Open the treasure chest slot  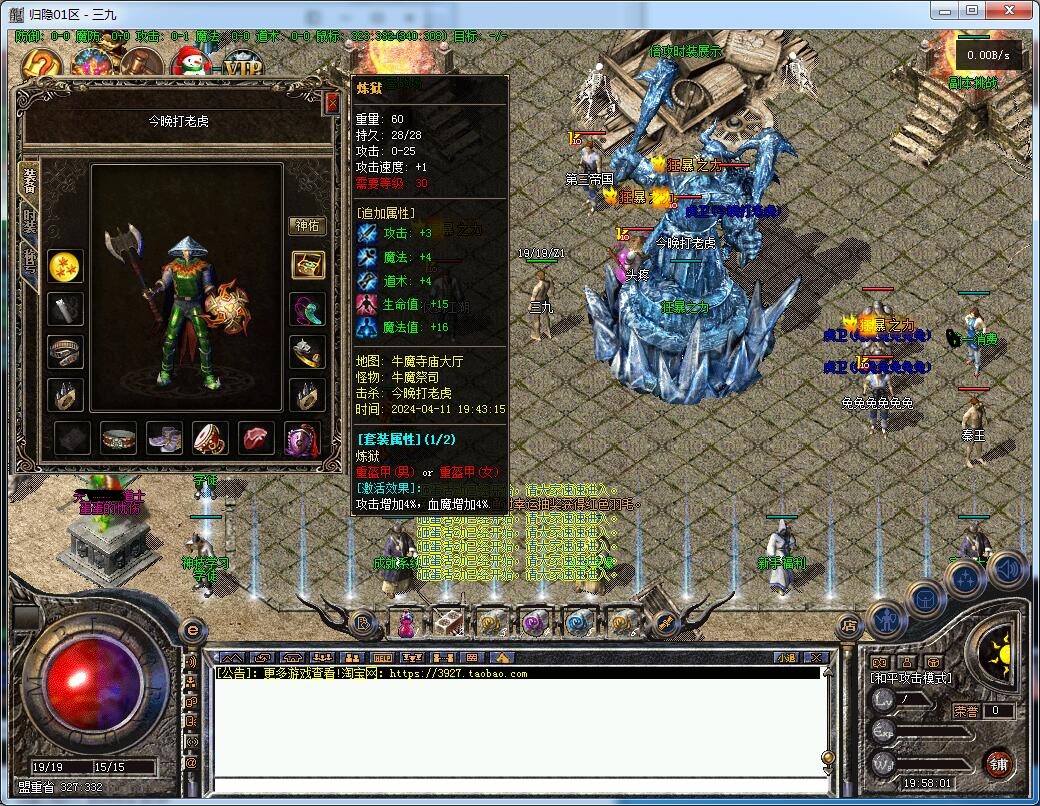[307, 265]
